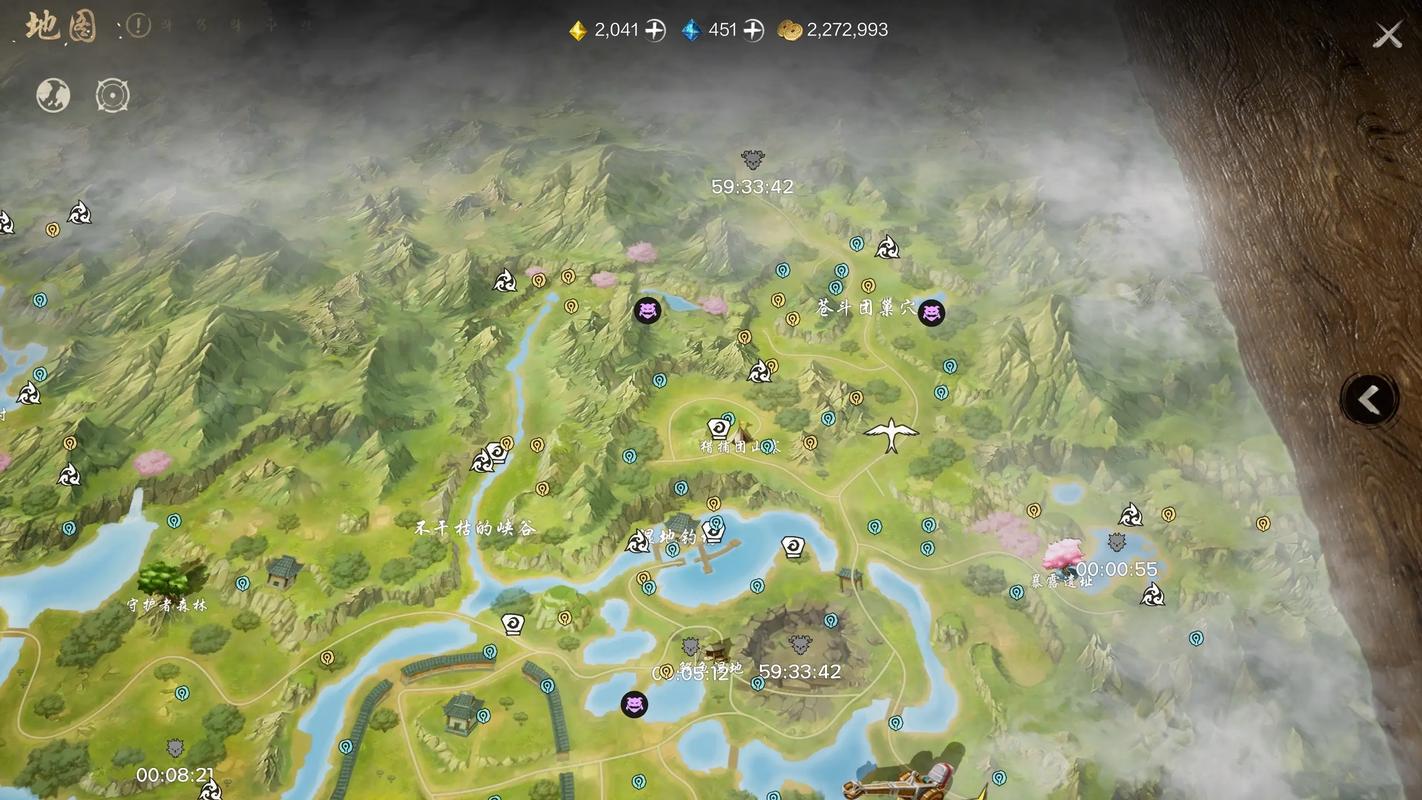
Task: Recenter the map with the target icon
Action: (x=113, y=95)
